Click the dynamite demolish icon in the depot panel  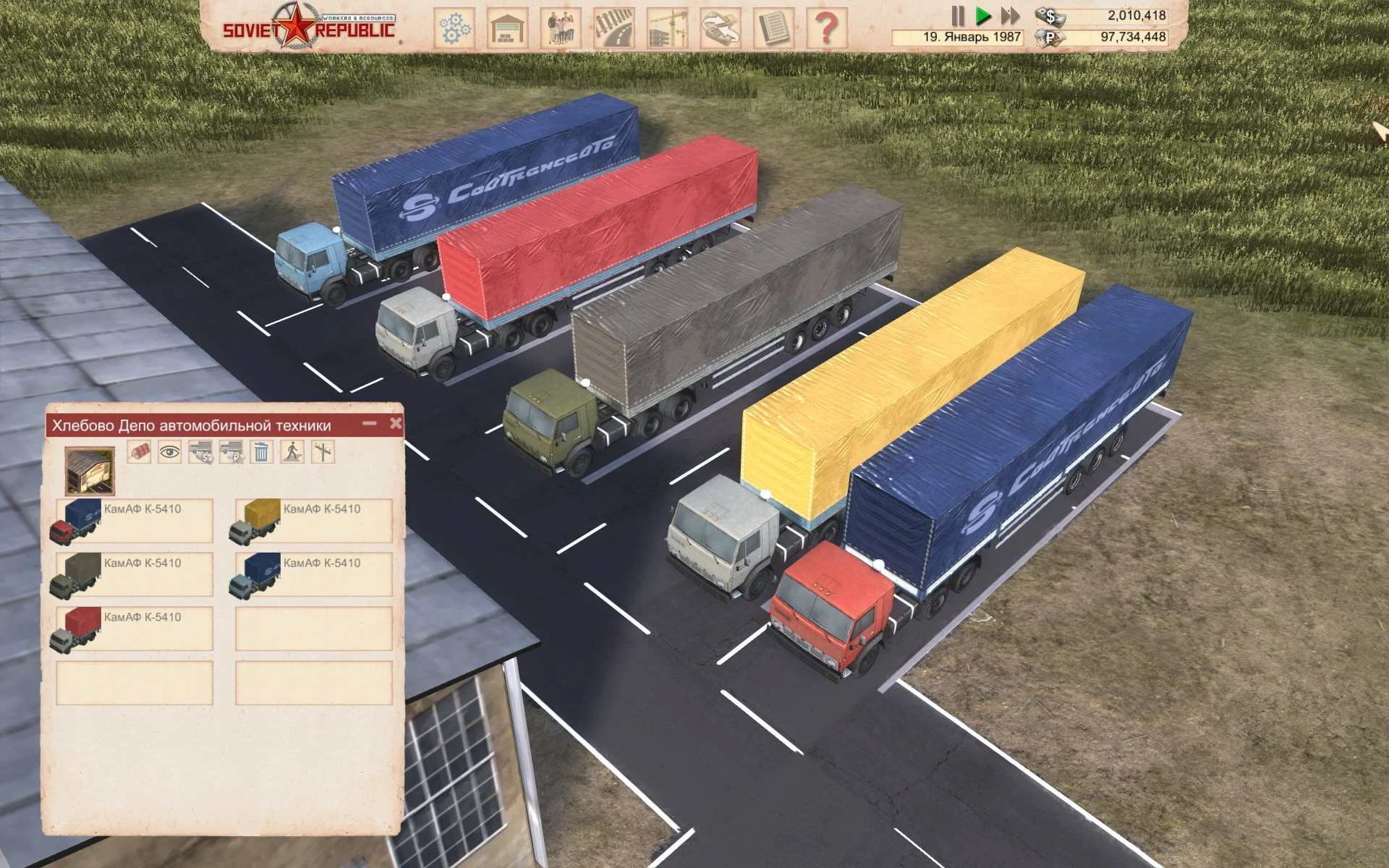140,452
